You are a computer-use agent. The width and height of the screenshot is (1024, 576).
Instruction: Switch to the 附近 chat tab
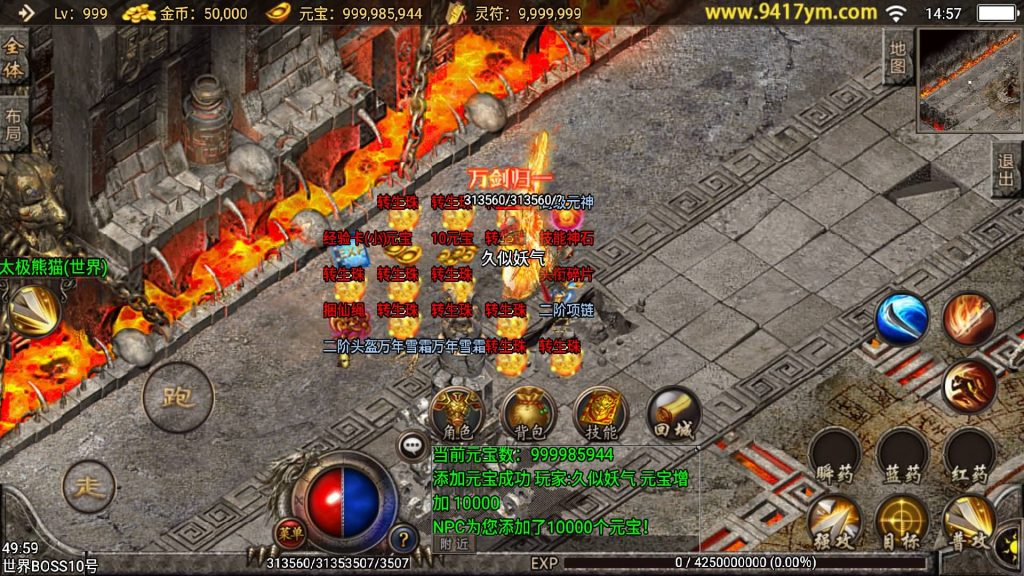[x=454, y=544]
